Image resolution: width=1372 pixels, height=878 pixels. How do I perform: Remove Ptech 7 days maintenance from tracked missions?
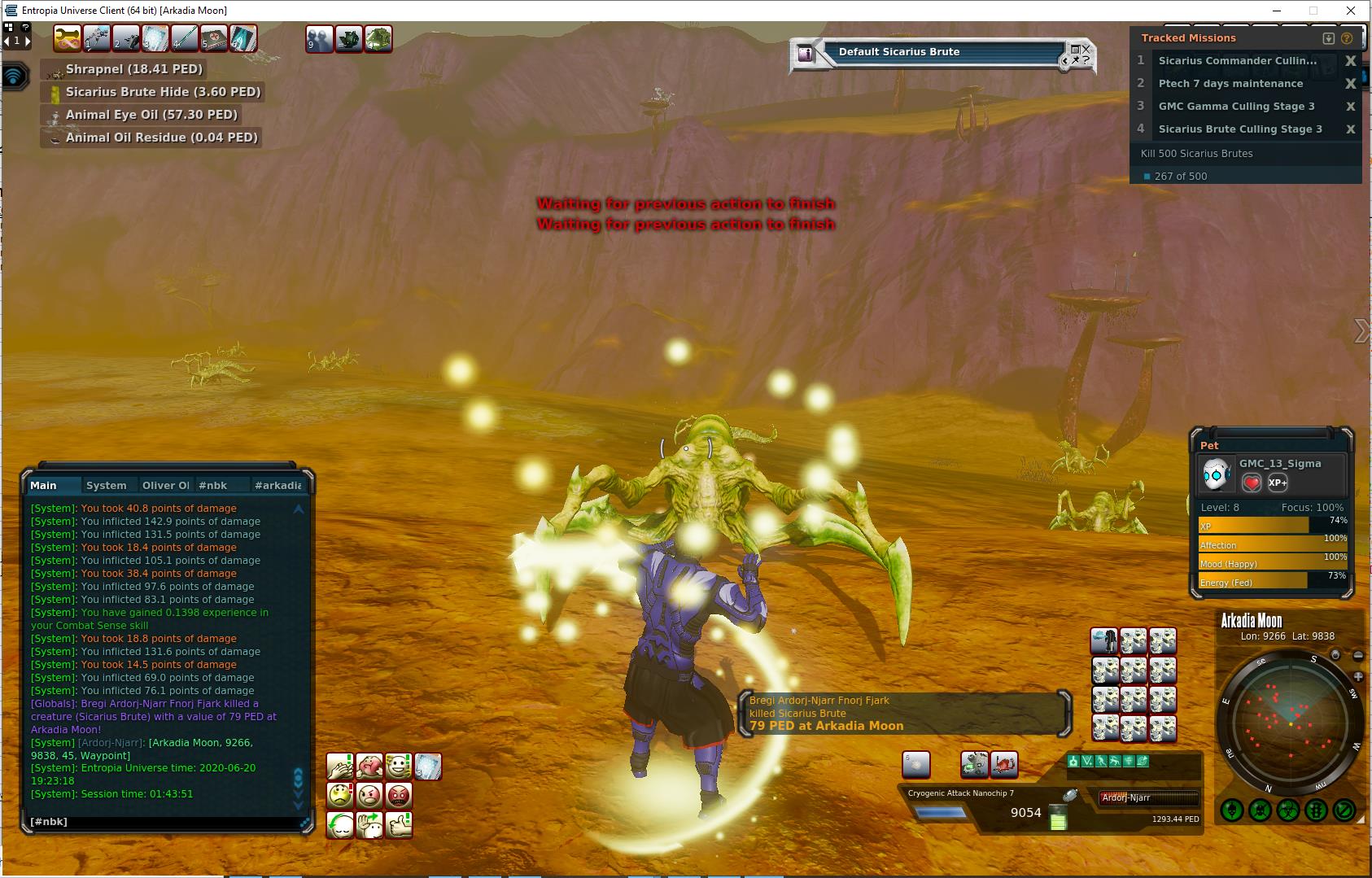coord(1350,84)
